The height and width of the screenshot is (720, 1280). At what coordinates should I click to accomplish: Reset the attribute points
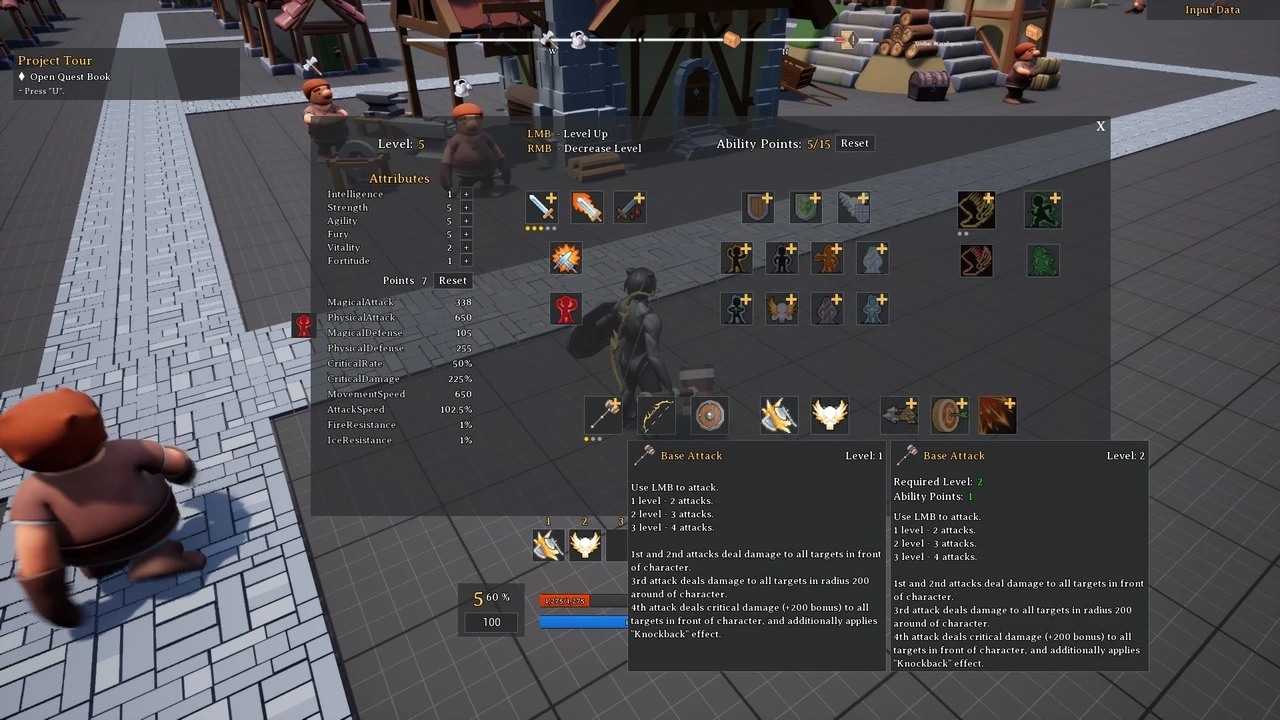[452, 281]
